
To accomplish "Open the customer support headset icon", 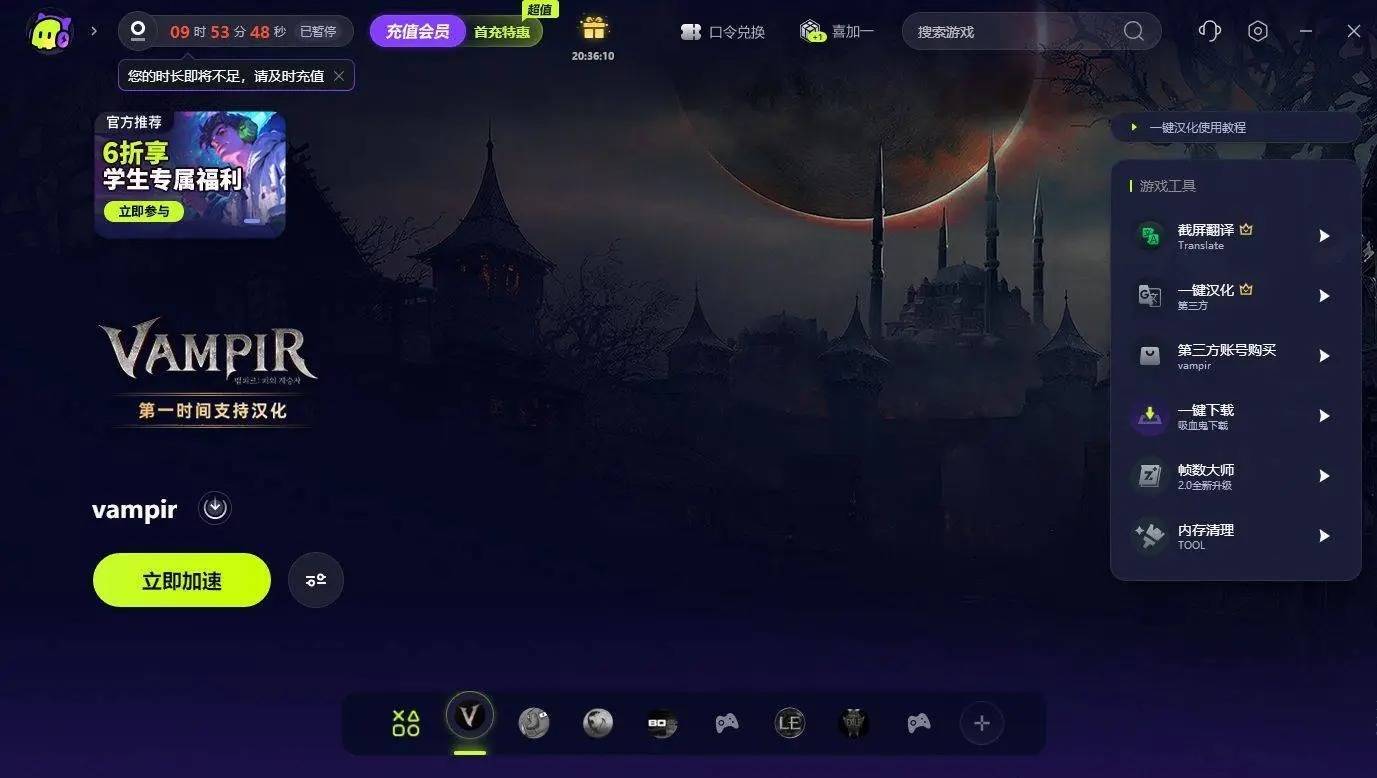I will pyautogui.click(x=1210, y=32).
